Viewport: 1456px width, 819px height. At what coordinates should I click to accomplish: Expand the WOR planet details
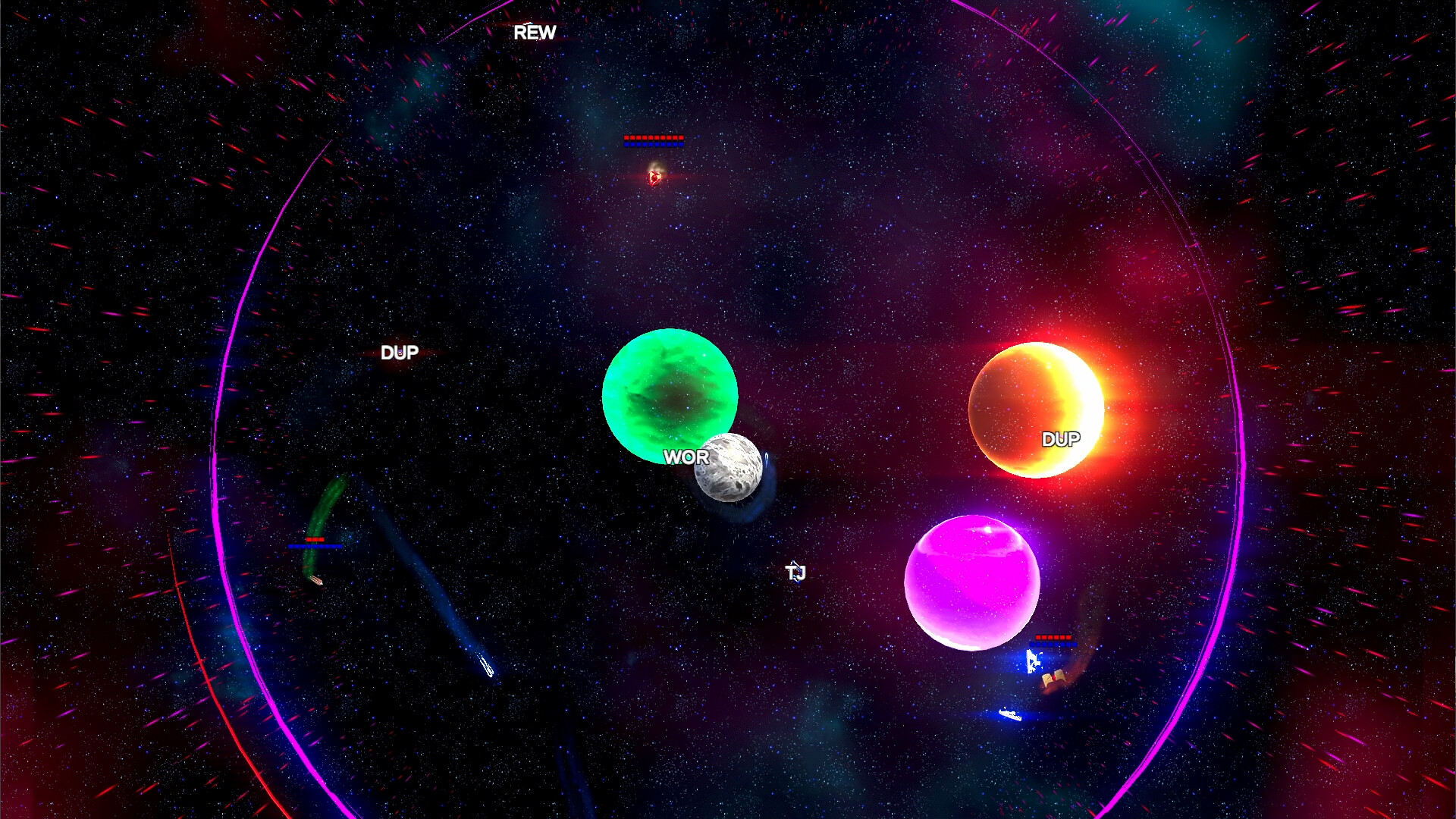686,457
